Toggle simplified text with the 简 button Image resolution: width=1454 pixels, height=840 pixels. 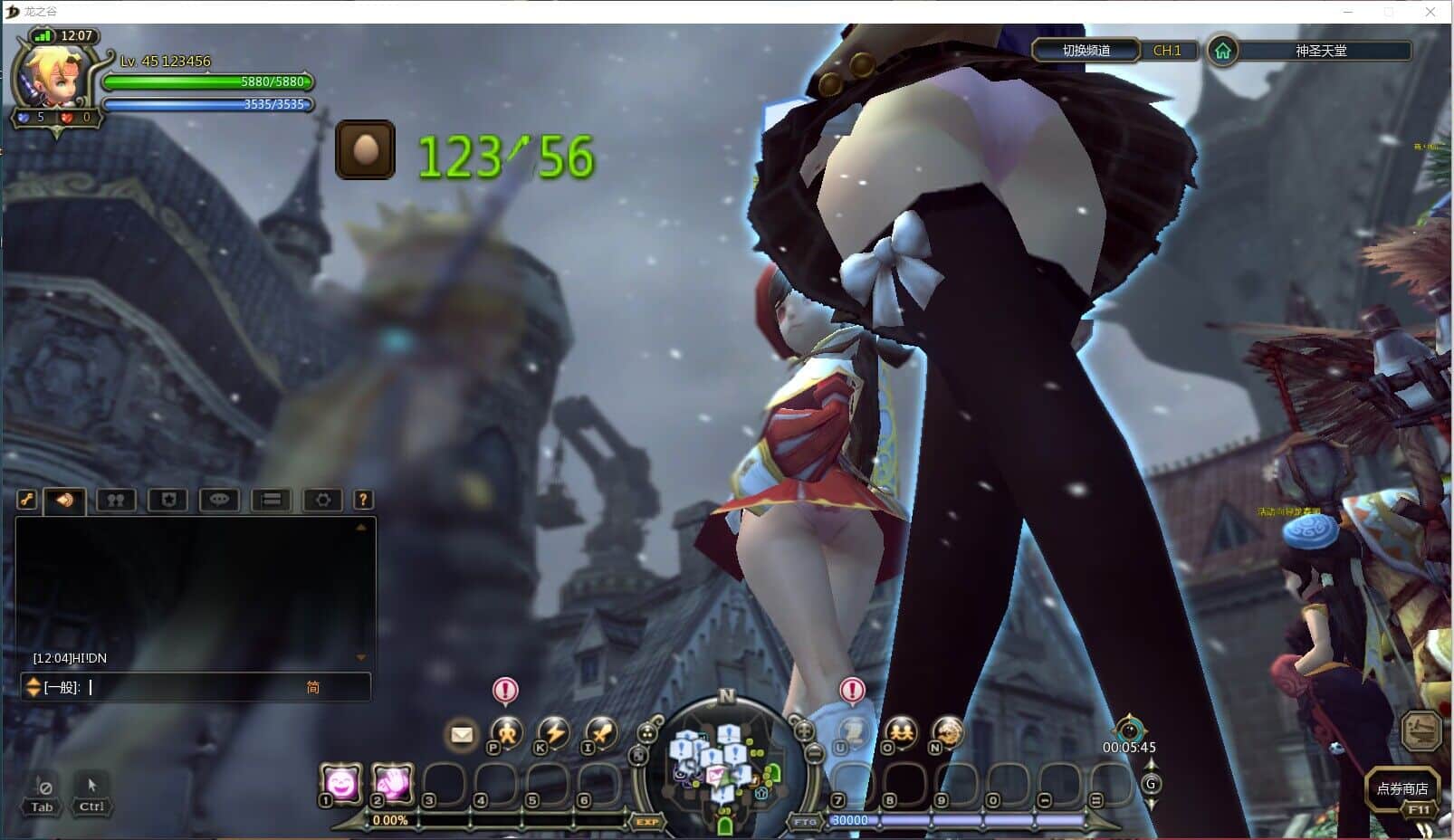pos(312,687)
